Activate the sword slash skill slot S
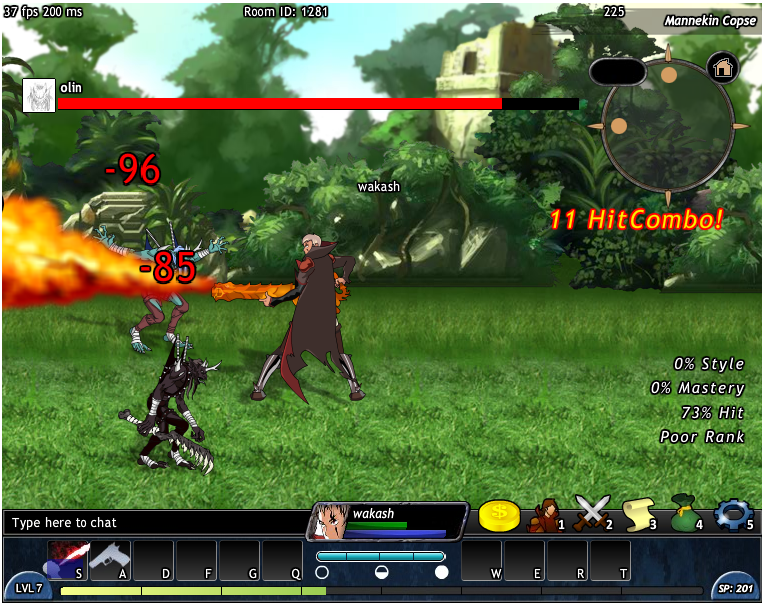Viewport: 763px width, 603px height. [x=68, y=560]
